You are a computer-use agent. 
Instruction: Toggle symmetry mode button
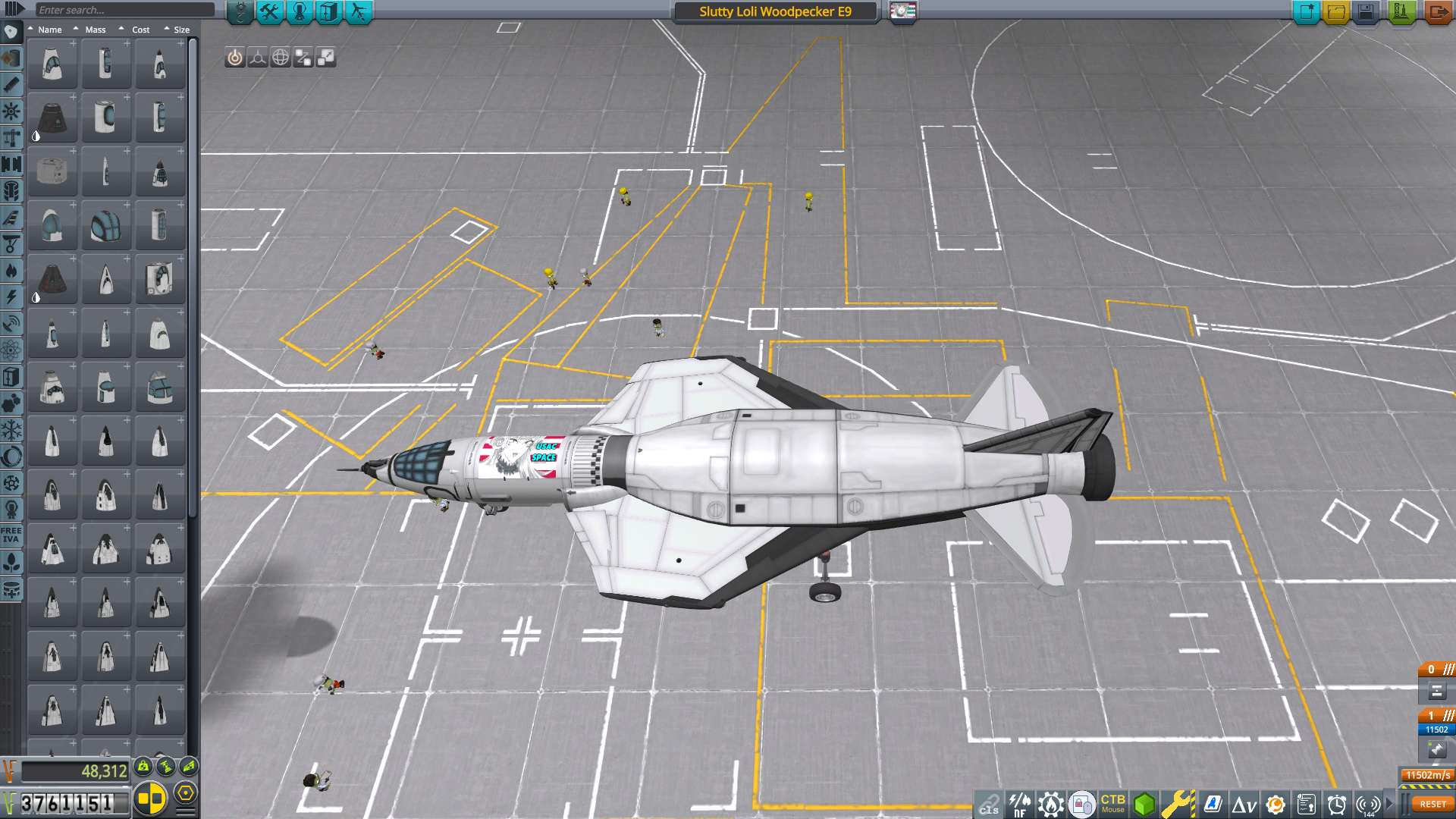click(x=150, y=799)
